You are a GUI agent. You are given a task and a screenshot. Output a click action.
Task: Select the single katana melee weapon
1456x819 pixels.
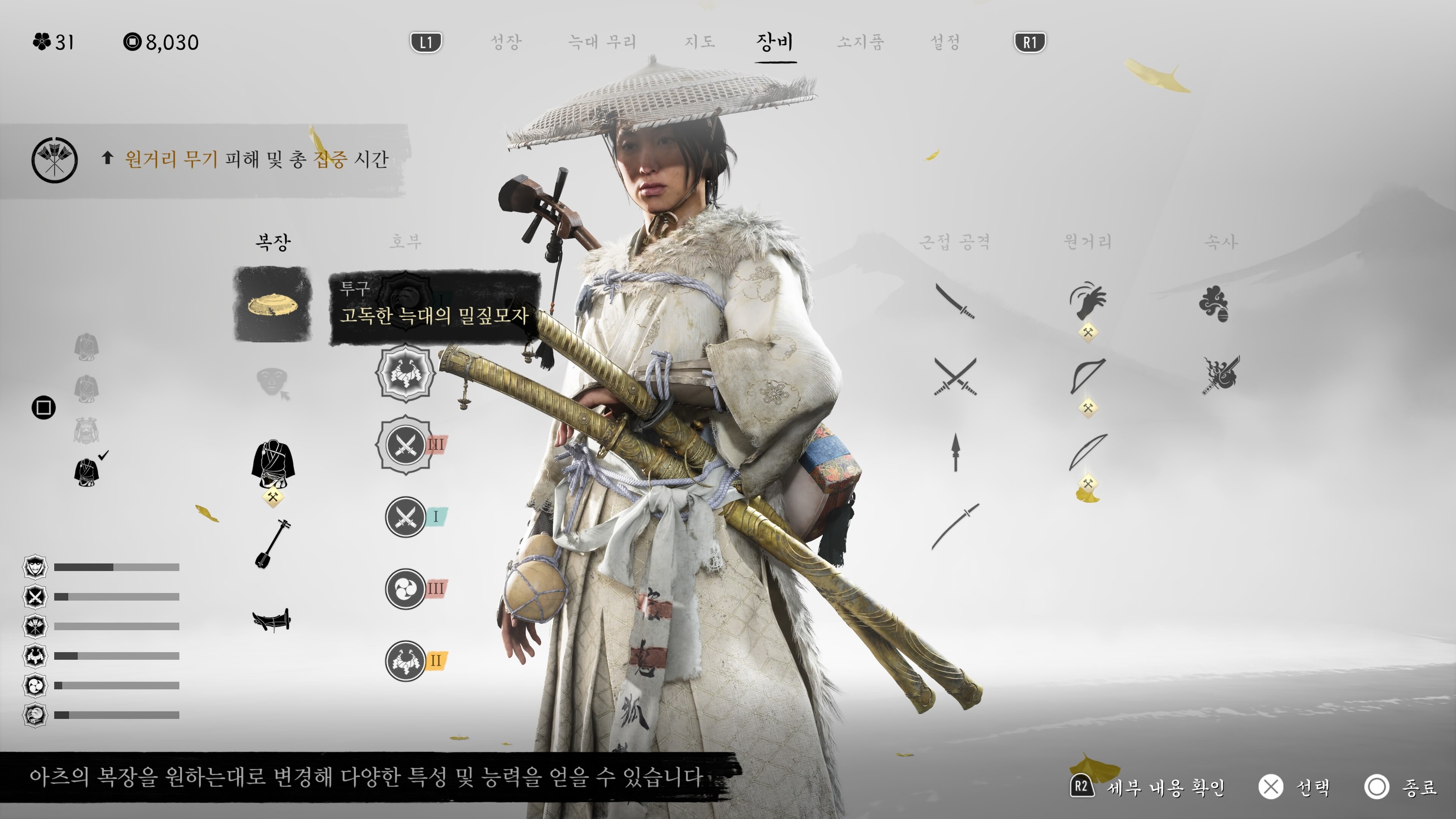point(955,301)
